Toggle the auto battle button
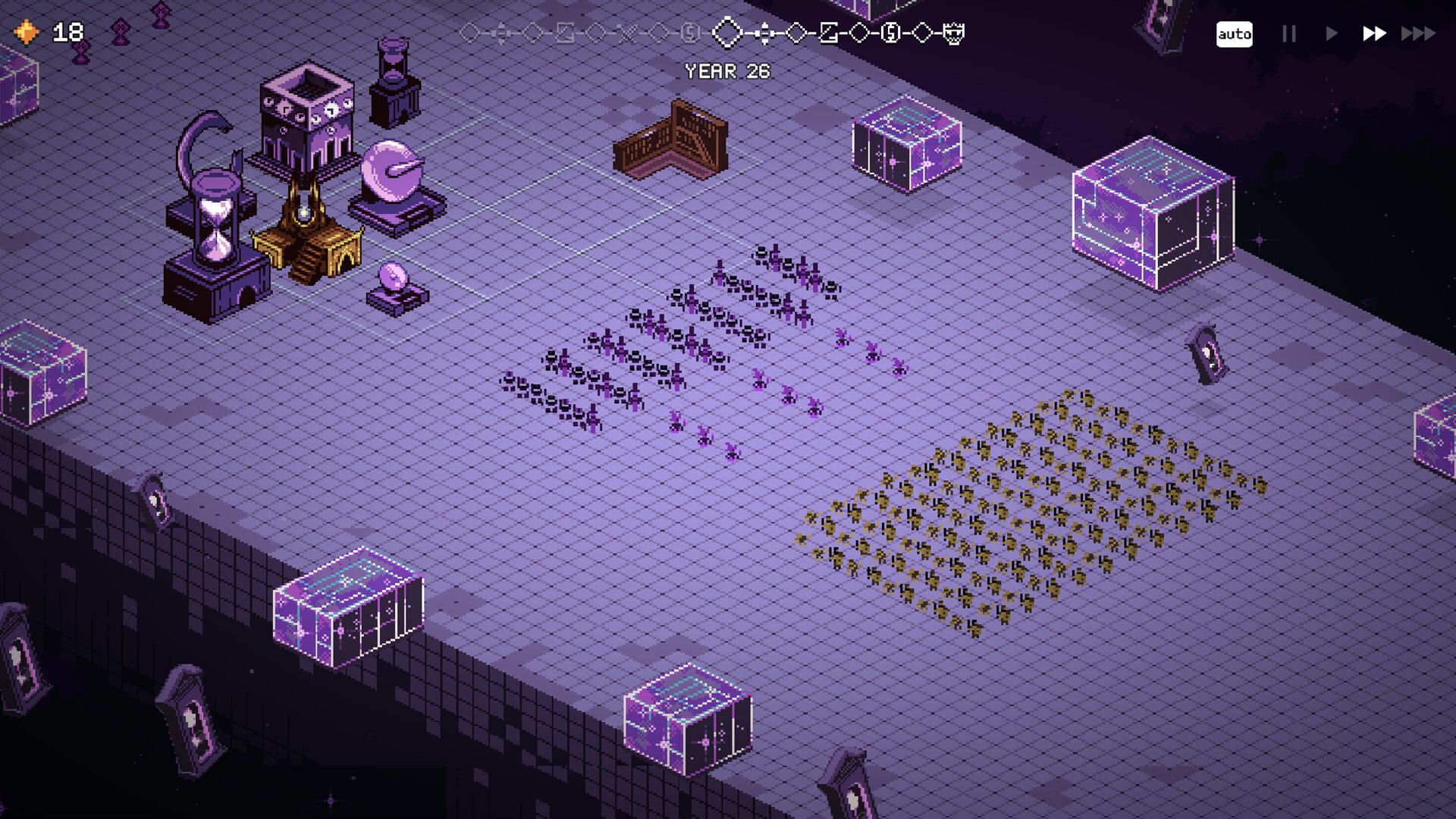This screenshot has width=1456, height=819. click(x=1234, y=34)
